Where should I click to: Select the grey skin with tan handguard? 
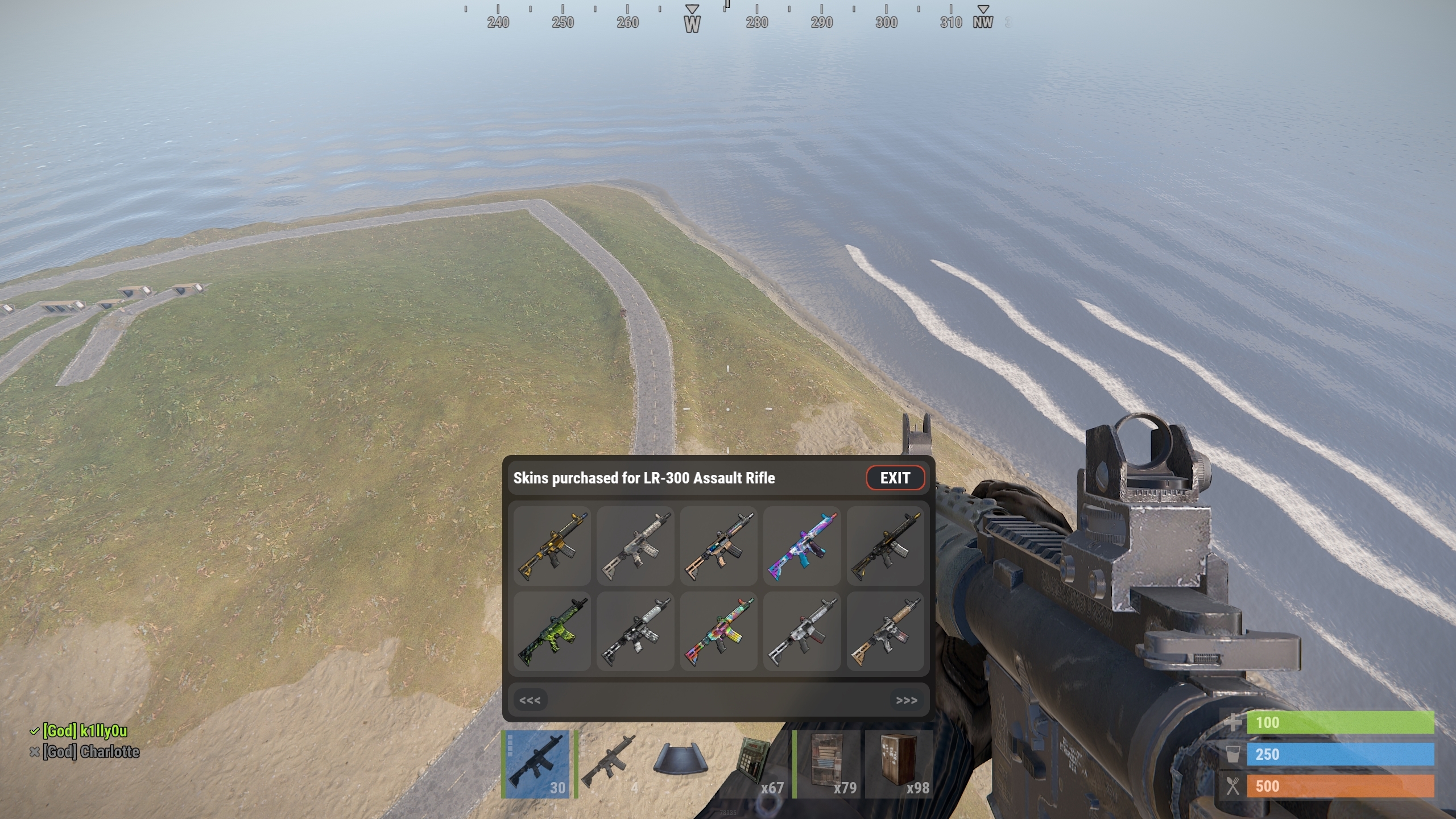click(x=885, y=631)
